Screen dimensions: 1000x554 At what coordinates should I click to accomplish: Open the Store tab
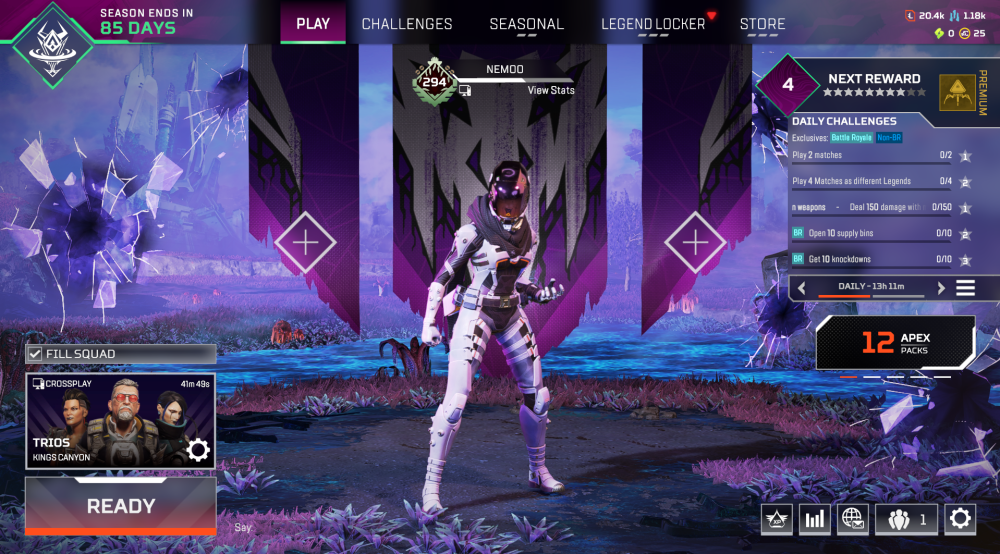click(762, 24)
